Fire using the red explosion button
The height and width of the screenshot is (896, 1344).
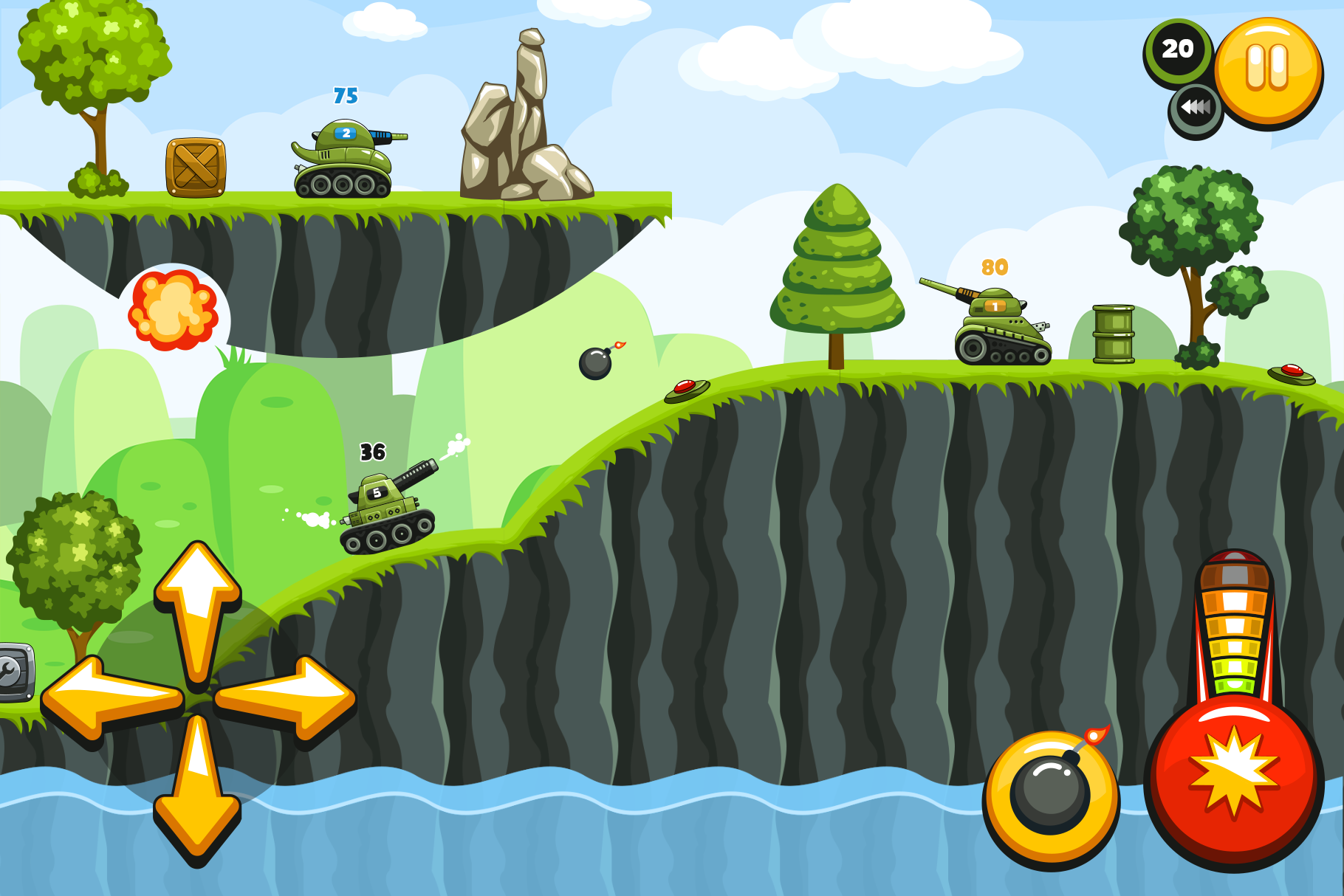pyautogui.click(x=1233, y=782)
